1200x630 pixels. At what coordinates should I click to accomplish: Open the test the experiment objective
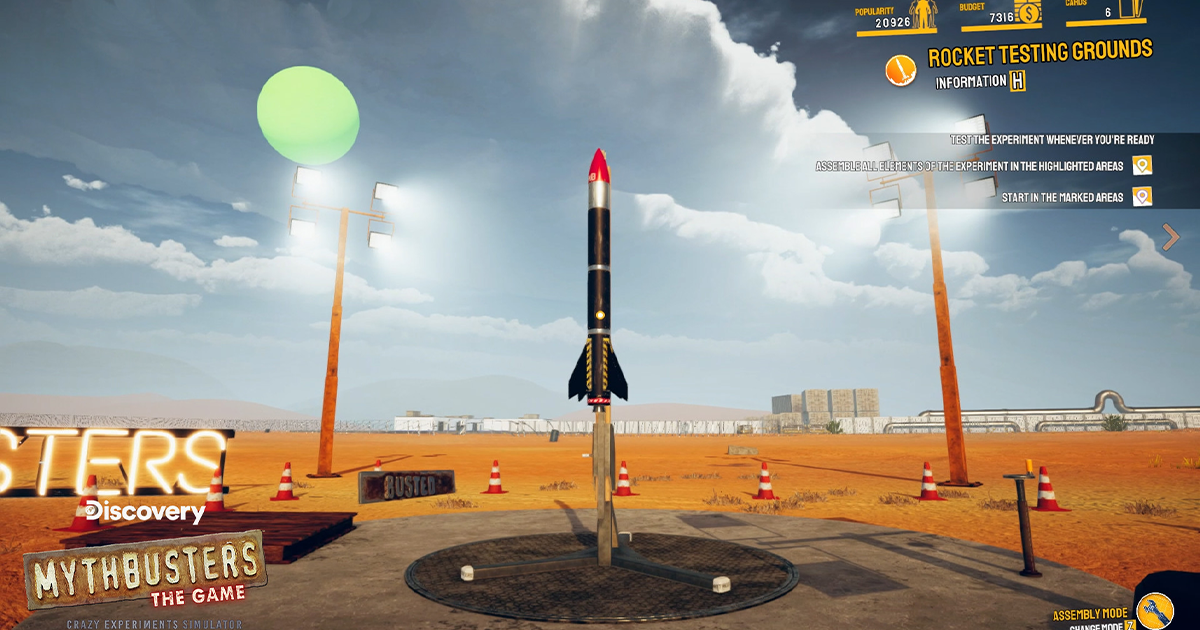(1051, 140)
